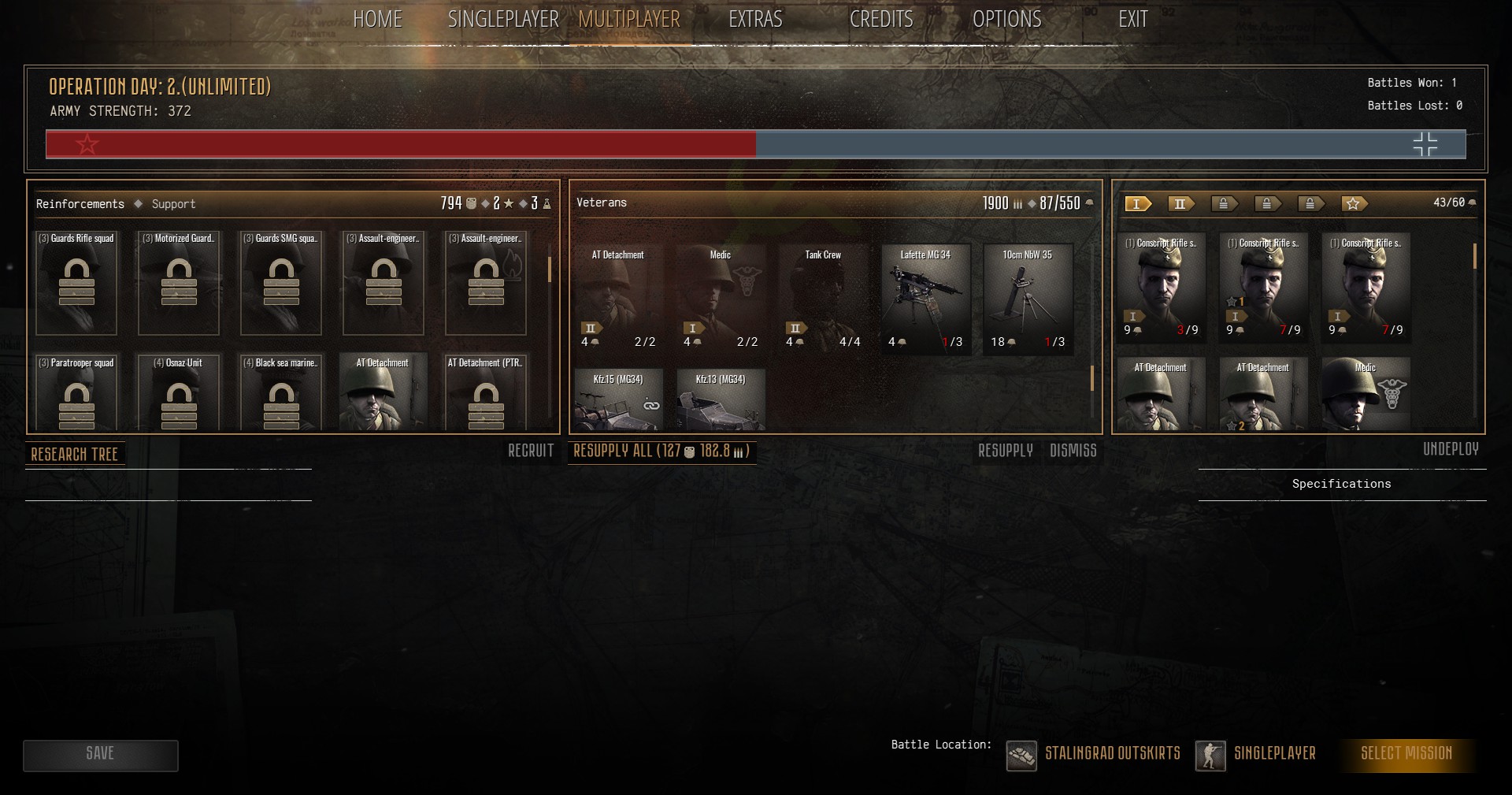
Task: View the Credits screen
Action: (x=880, y=19)
